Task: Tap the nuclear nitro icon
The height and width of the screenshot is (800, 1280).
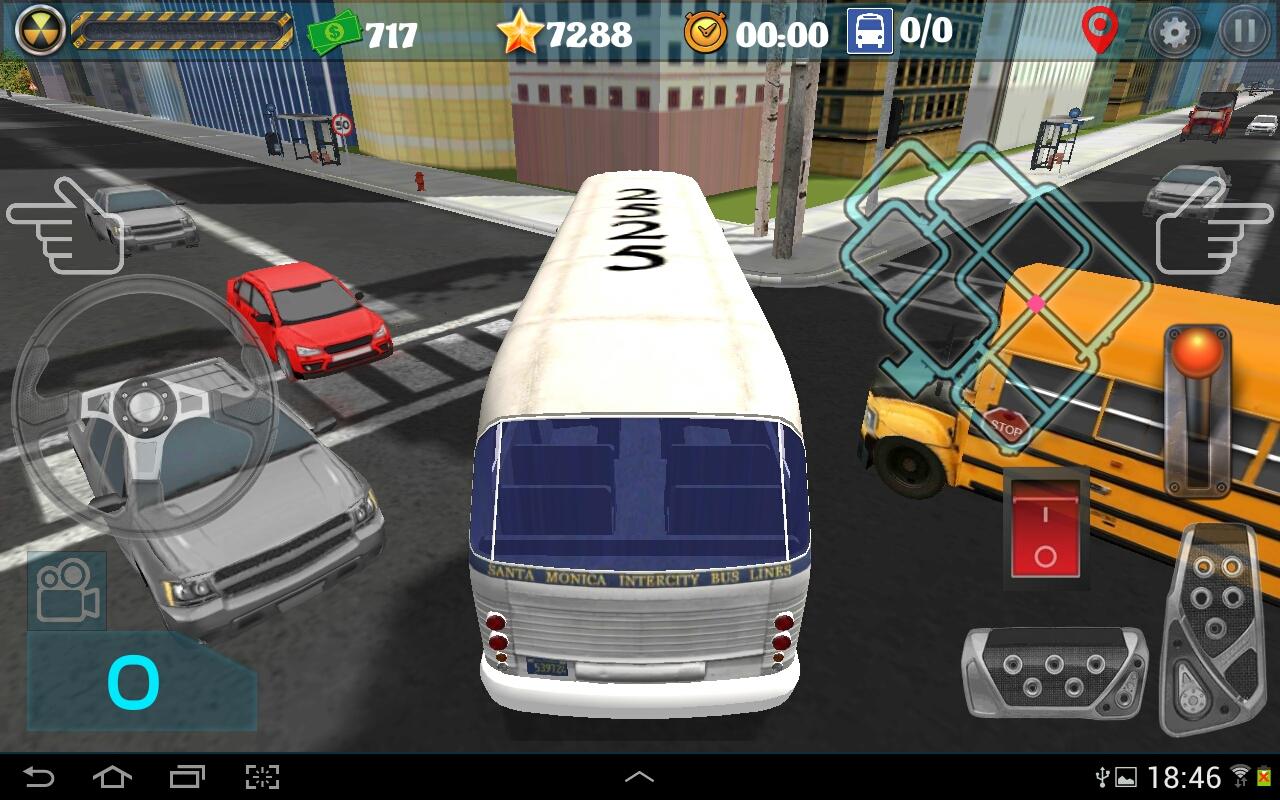Action: tap(41, 30)
